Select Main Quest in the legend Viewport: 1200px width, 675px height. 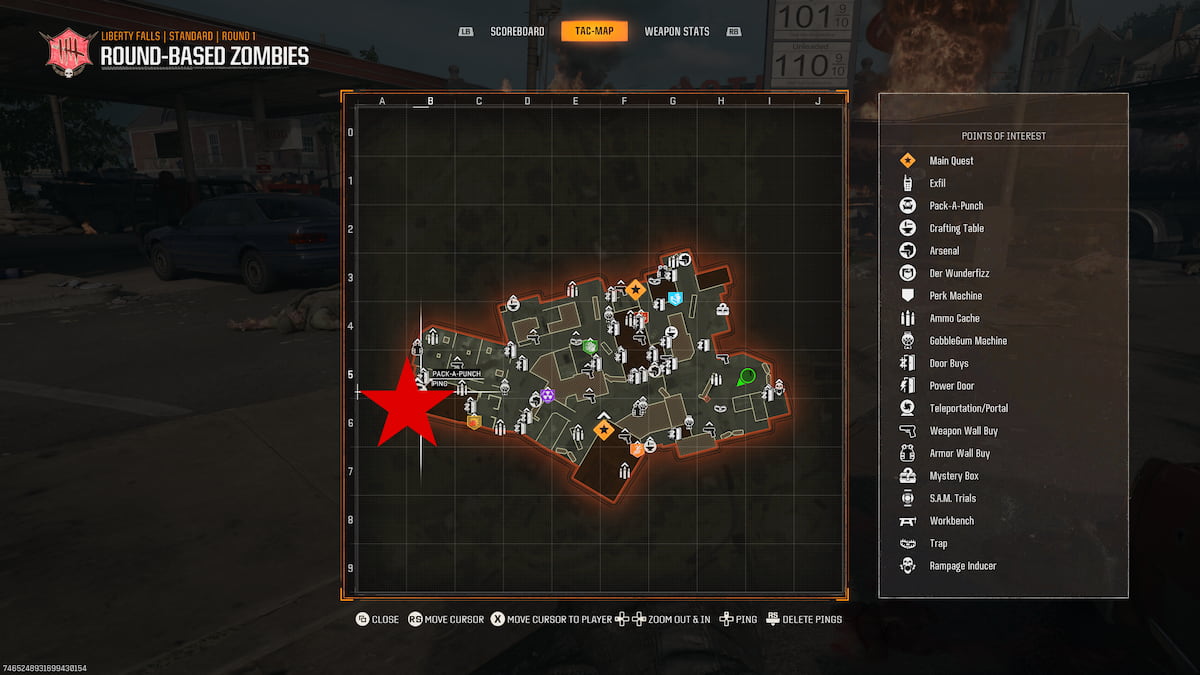(x=951, y=161)
